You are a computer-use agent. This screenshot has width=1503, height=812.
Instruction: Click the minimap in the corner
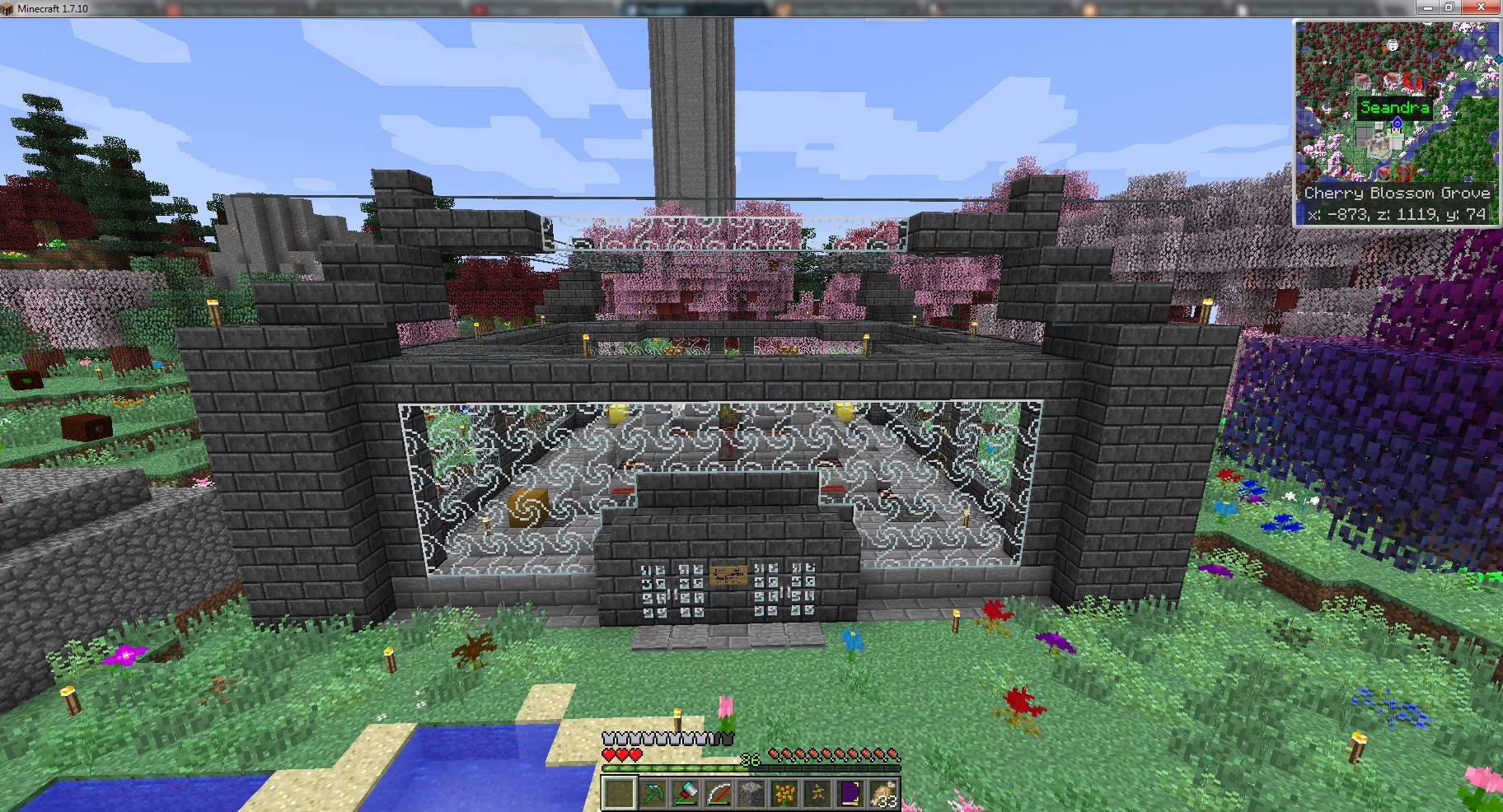click(1395, 103)
